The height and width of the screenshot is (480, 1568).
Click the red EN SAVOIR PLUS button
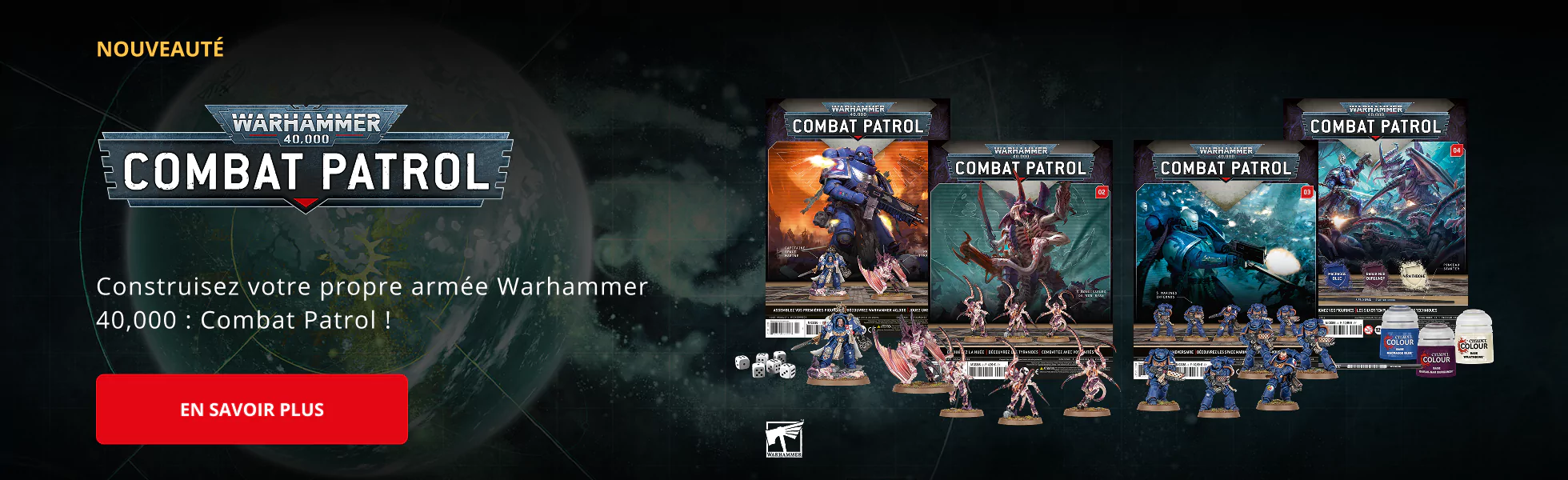pyautogui.click(x=252, y=410)
